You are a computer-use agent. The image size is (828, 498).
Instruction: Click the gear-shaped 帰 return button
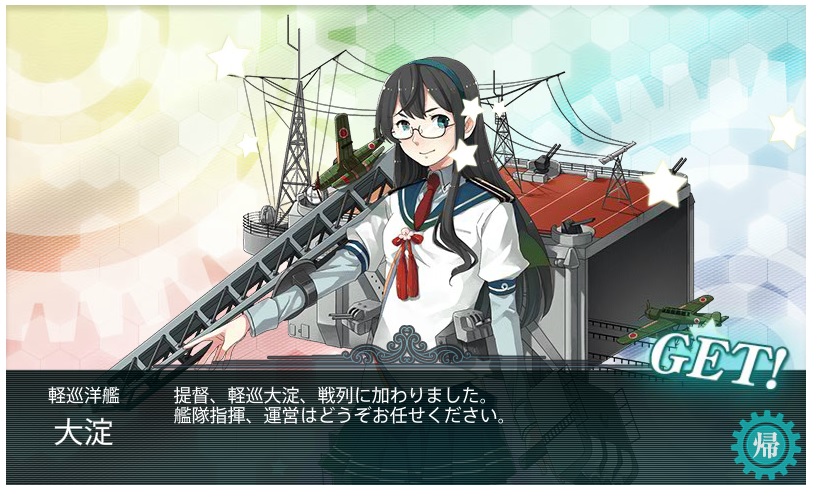(765, 443)
